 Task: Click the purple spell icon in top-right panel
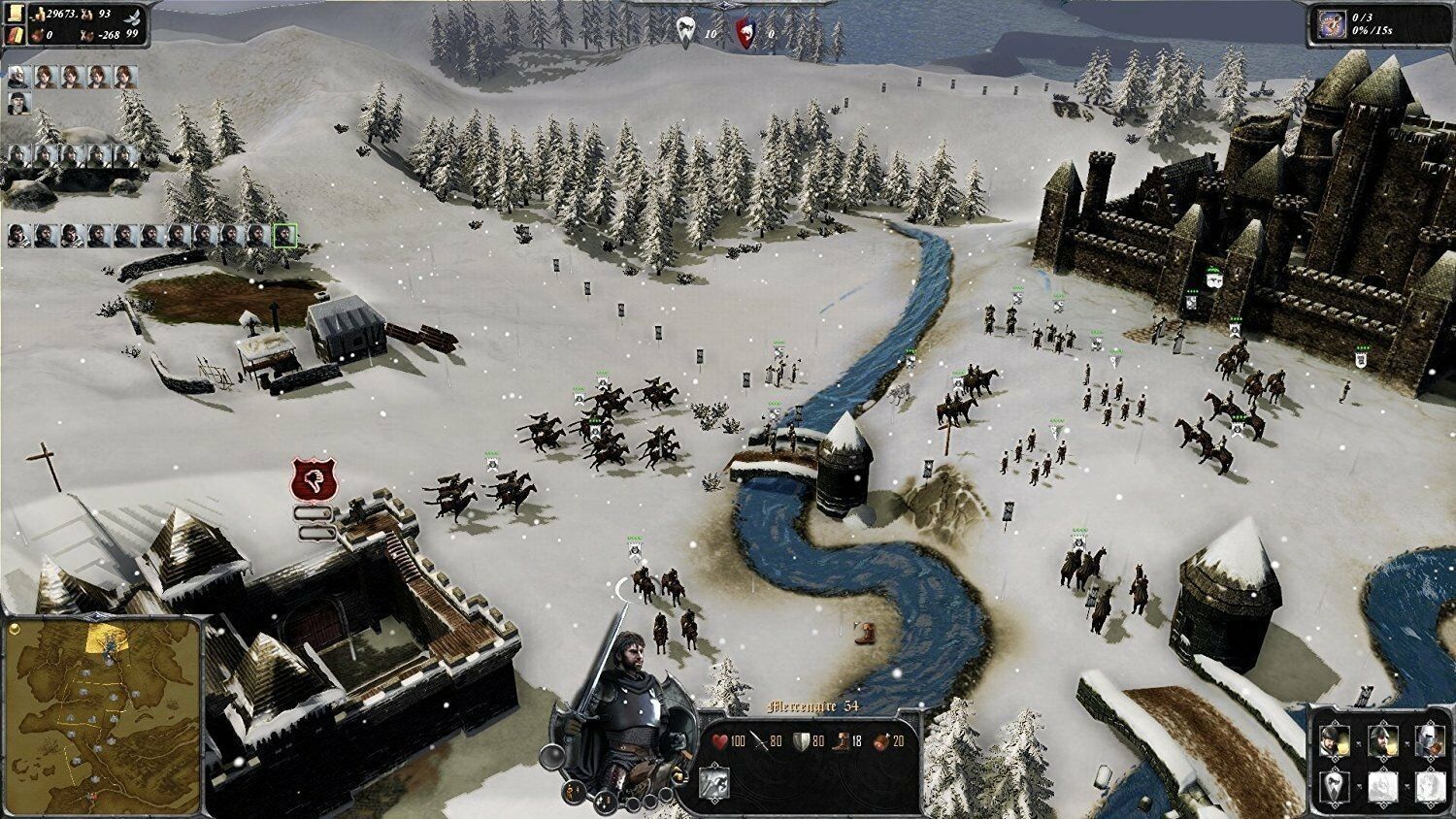(x=1330, y=24)
